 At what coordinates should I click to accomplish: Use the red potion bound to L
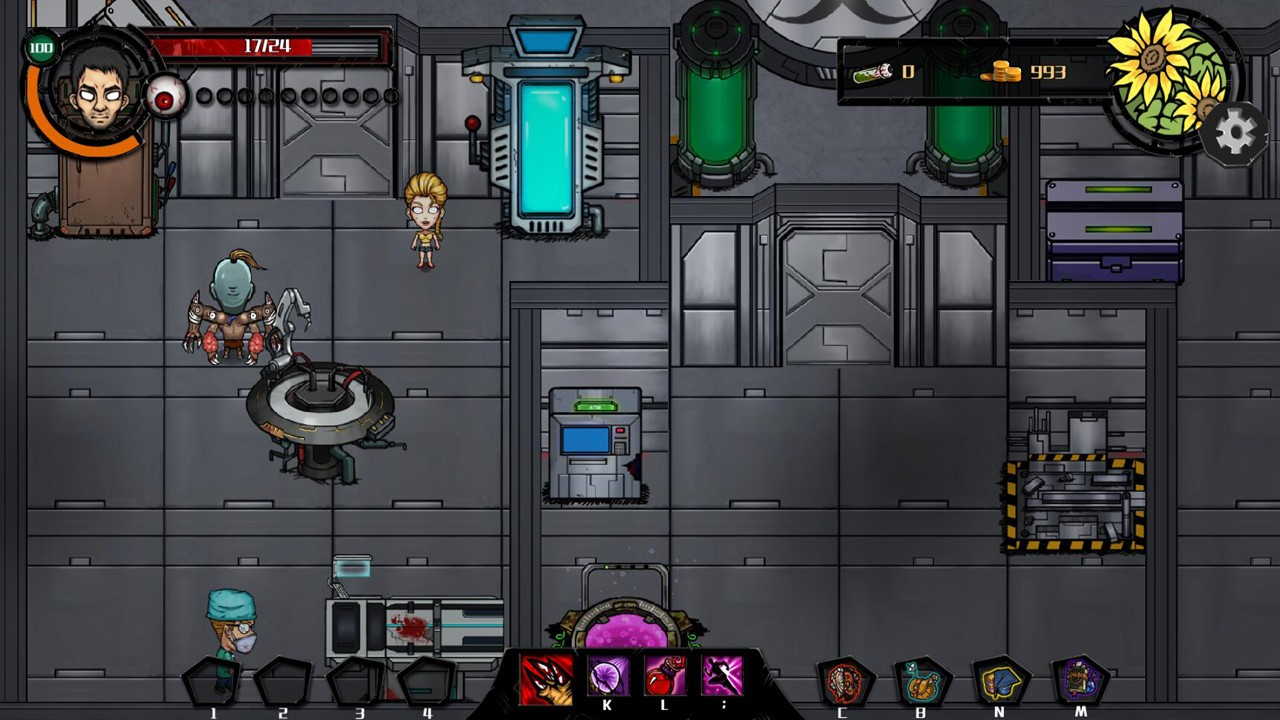[665, 678]
